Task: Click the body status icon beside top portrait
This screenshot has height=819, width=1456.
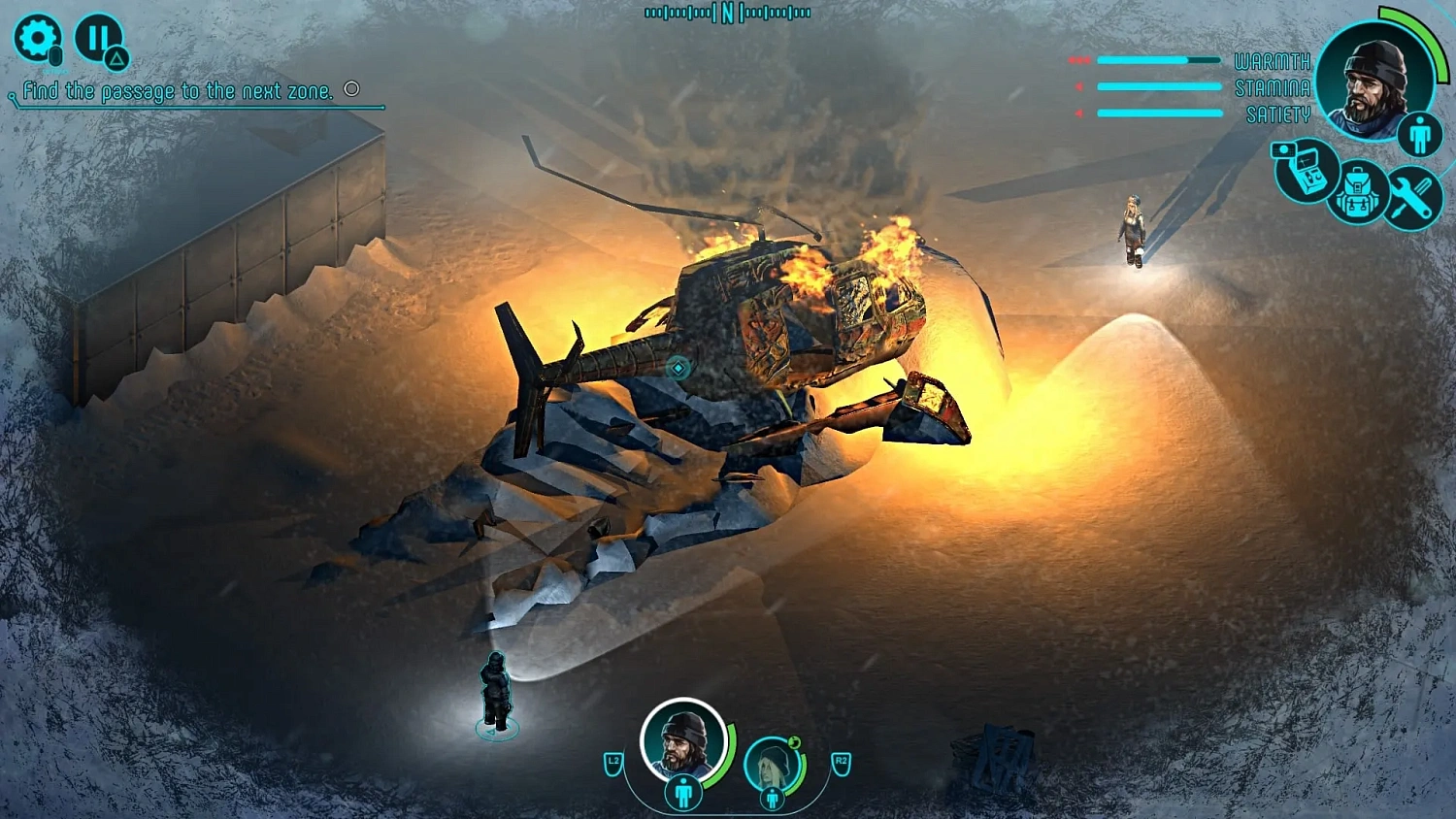Action: [x=1420, y=135]
